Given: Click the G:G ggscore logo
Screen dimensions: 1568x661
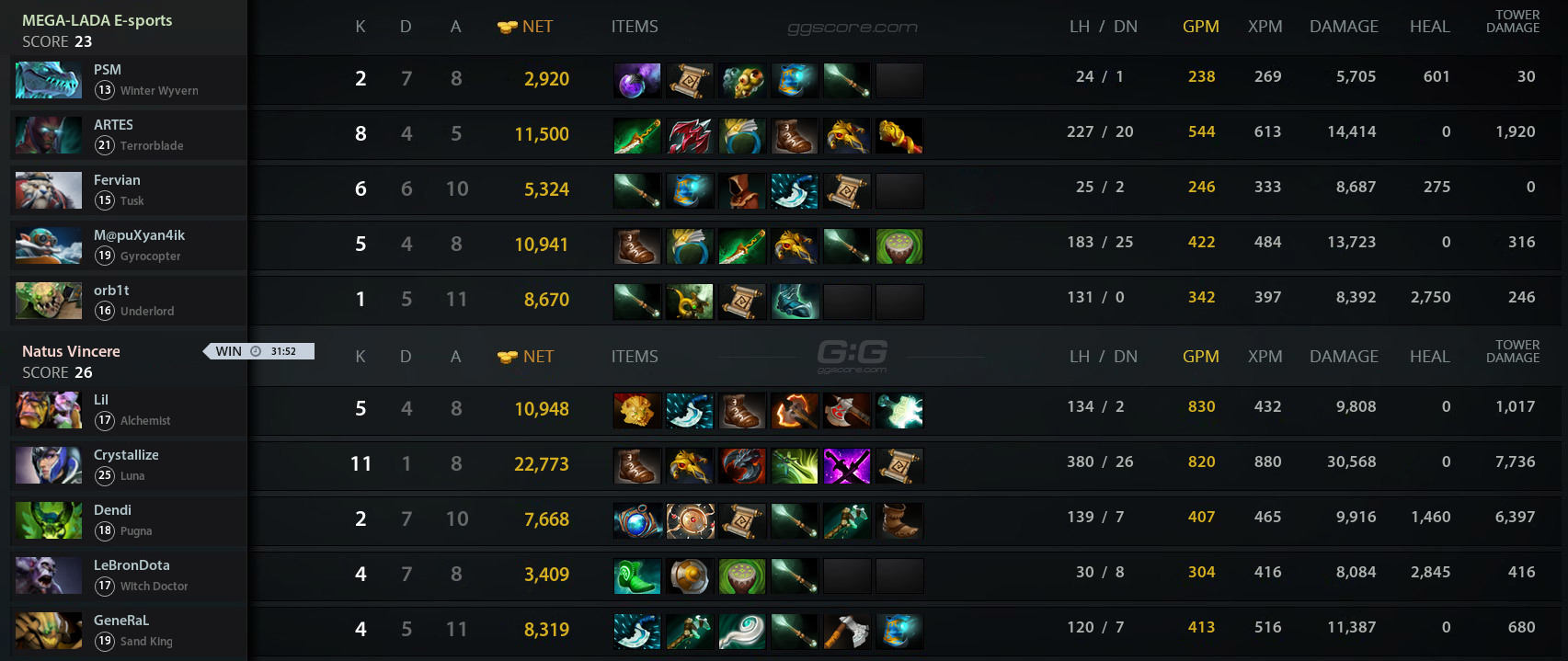Looking at the screenshot, I should [852, 355].
